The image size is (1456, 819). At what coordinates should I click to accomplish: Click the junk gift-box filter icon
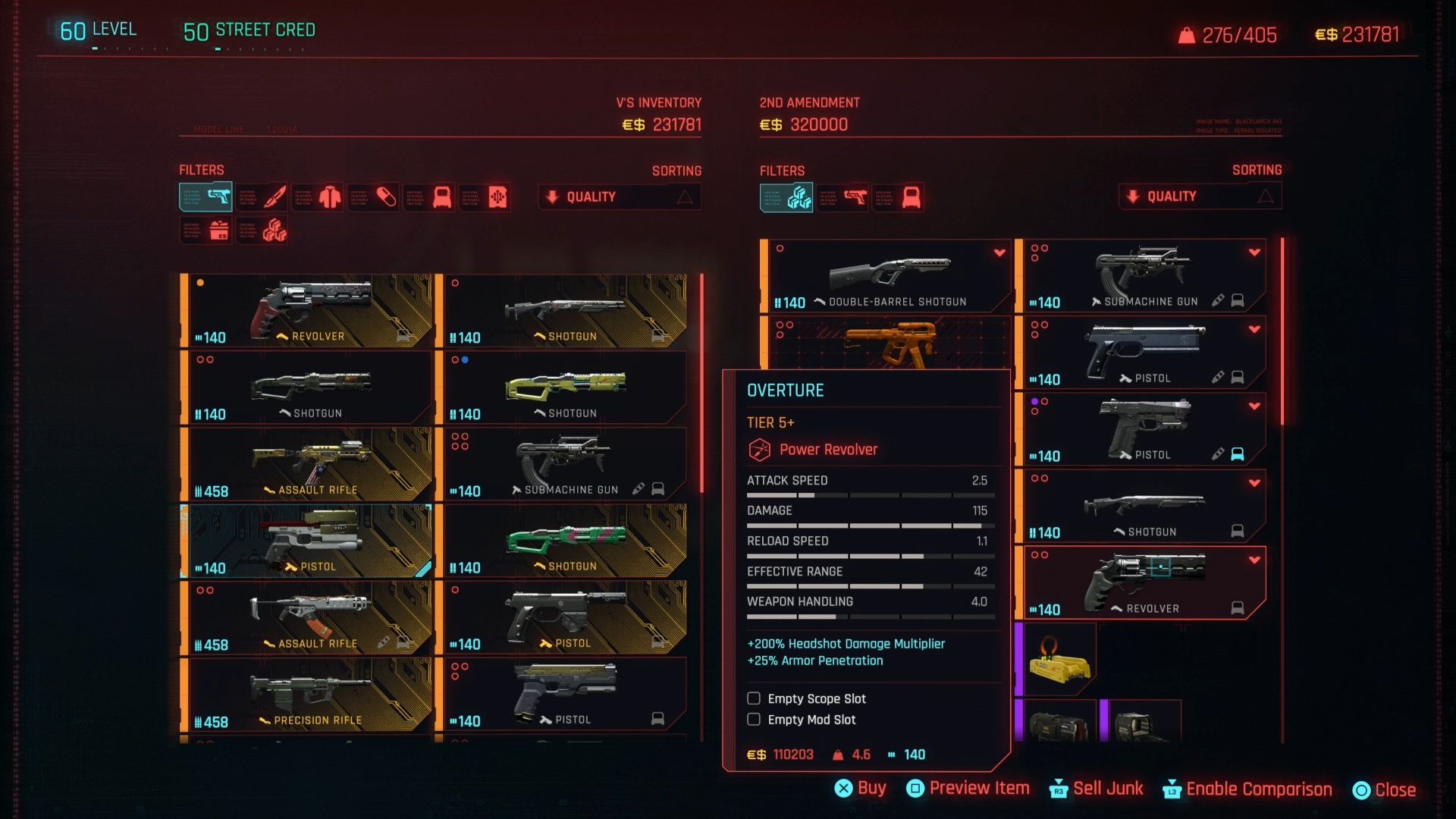pyautogui.click(x=205, y=230)
